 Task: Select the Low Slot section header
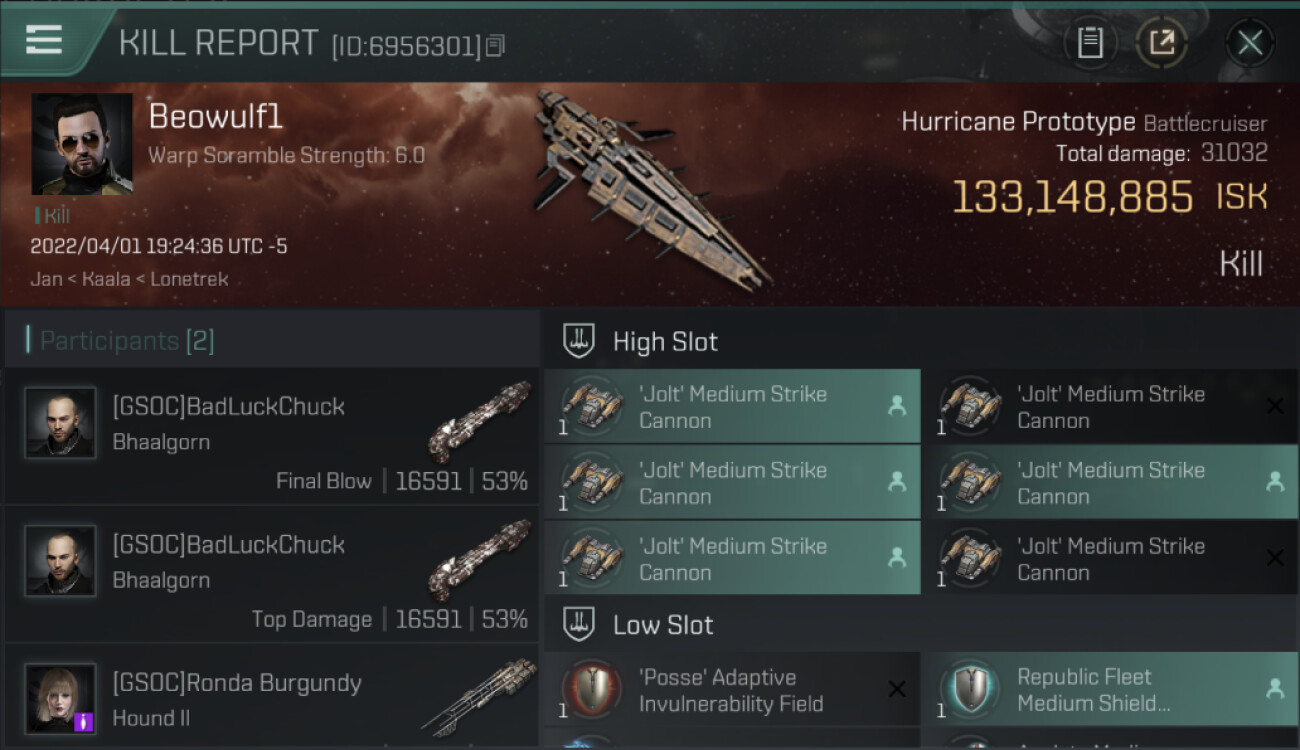(663, 625)
